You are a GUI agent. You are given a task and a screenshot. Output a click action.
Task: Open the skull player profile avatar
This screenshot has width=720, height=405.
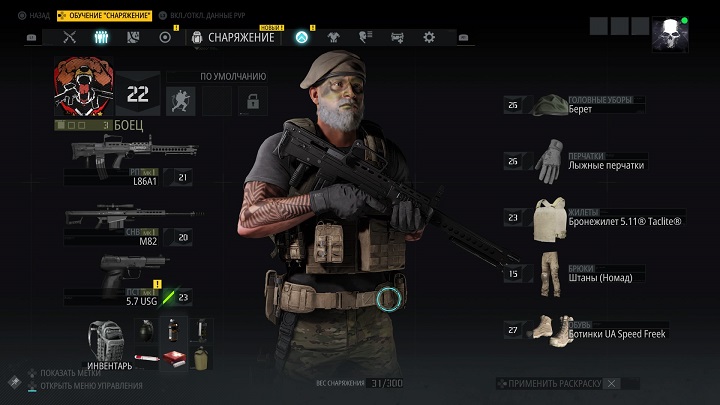click(x=669, y=35)
